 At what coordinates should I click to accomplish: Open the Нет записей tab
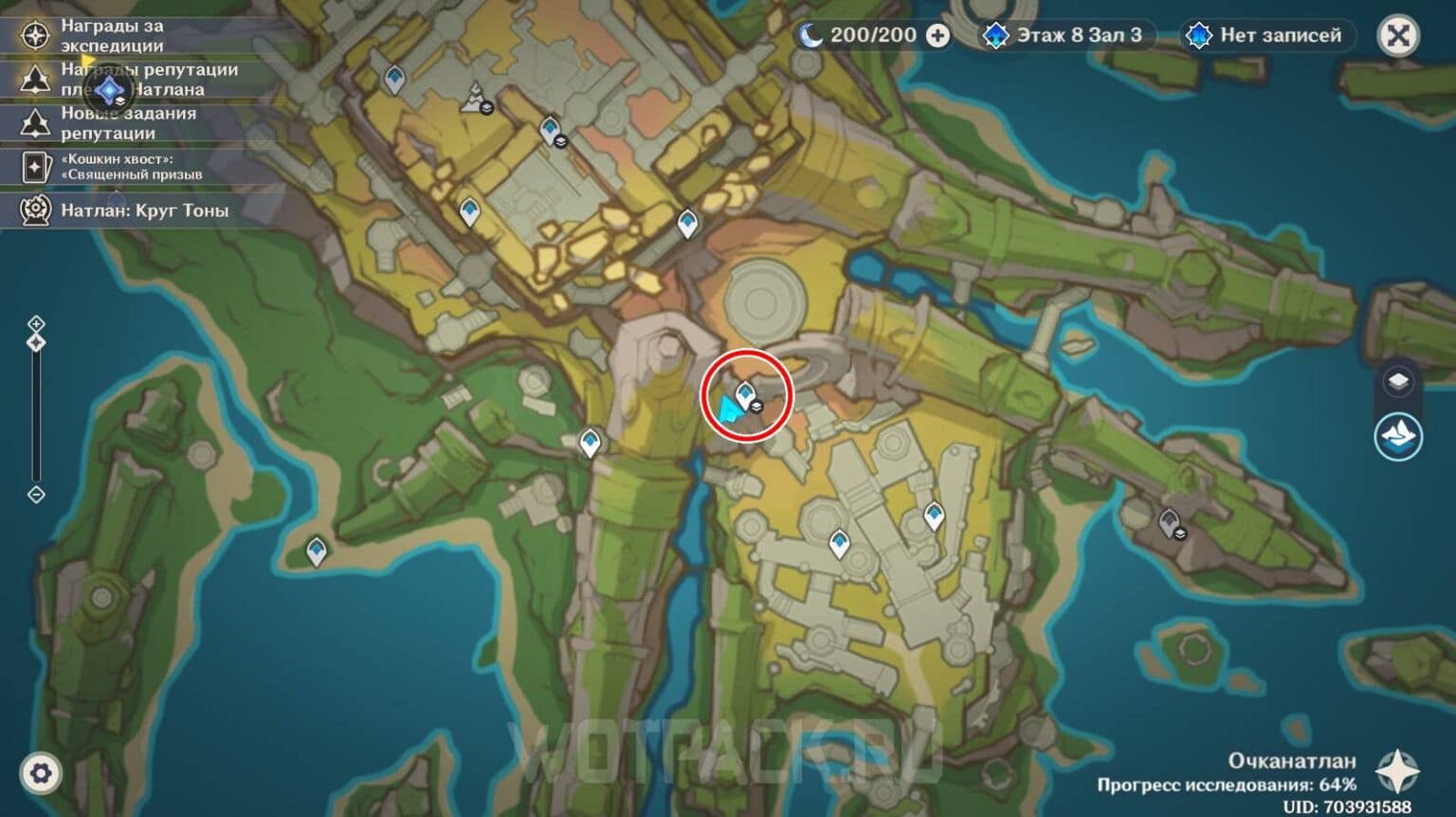tap(1261, 36)
